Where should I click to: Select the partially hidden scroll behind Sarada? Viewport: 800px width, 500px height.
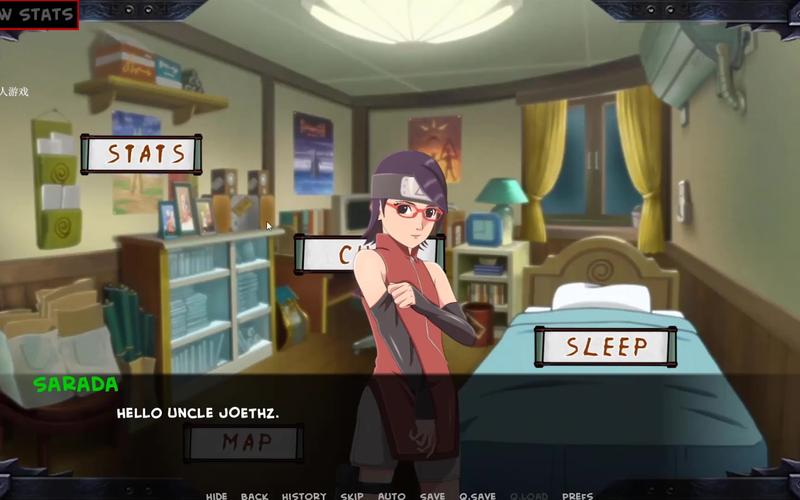coord(335,254)
